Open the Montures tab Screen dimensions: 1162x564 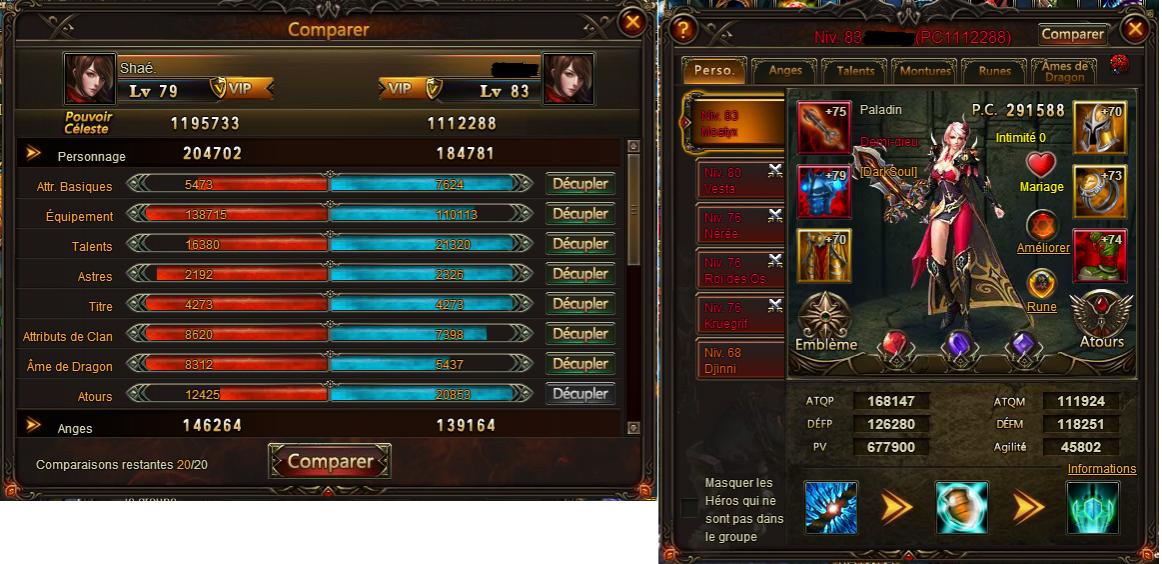click(x=925, y=71)
